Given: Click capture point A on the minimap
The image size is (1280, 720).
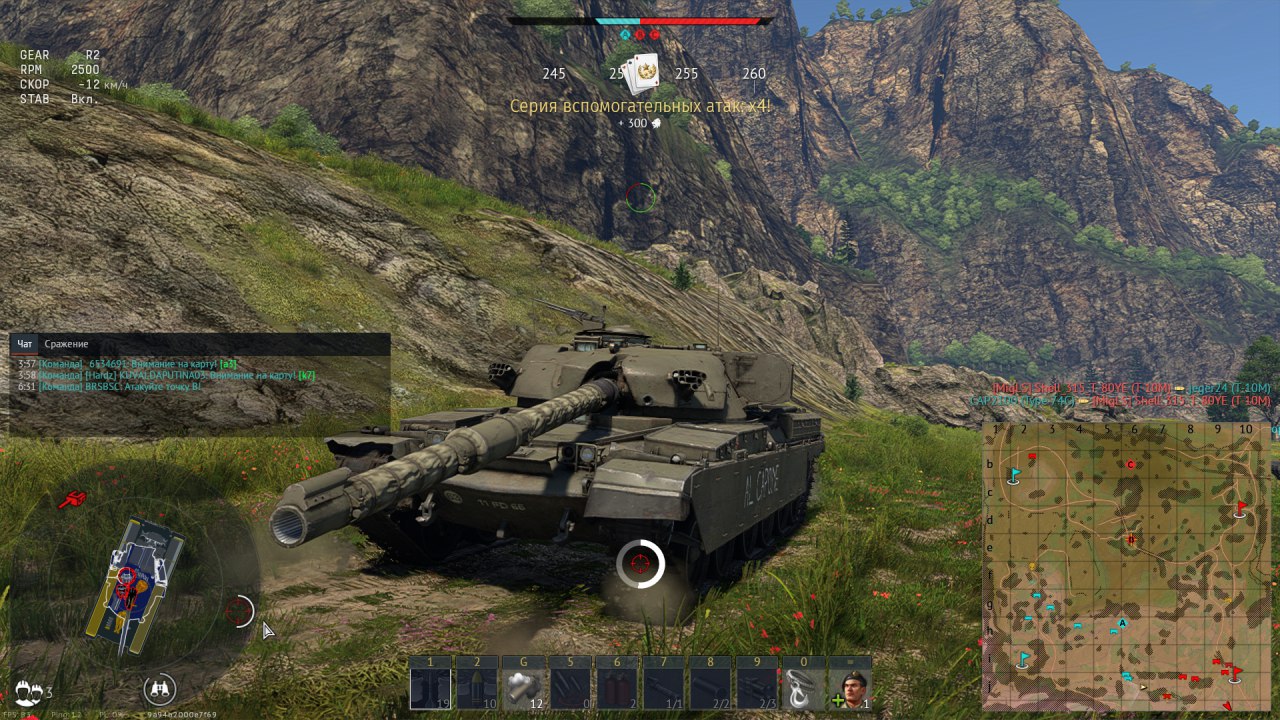Looking at the screenshot, I should [1123, 623].
